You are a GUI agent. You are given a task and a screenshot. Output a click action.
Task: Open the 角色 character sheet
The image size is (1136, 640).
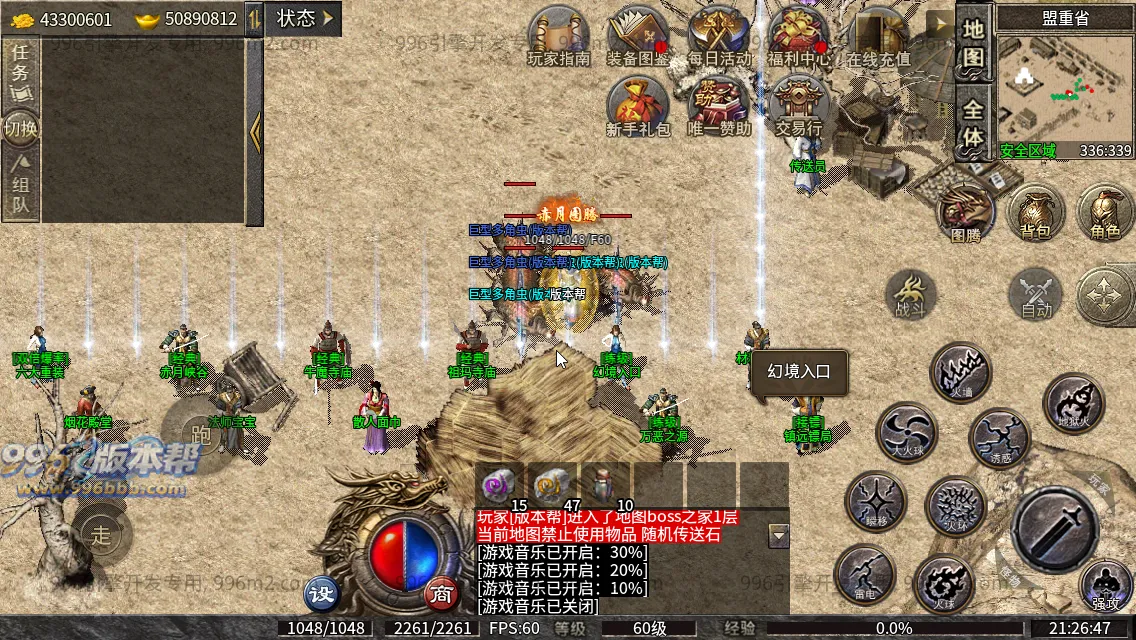click(x=1105, y=211)
